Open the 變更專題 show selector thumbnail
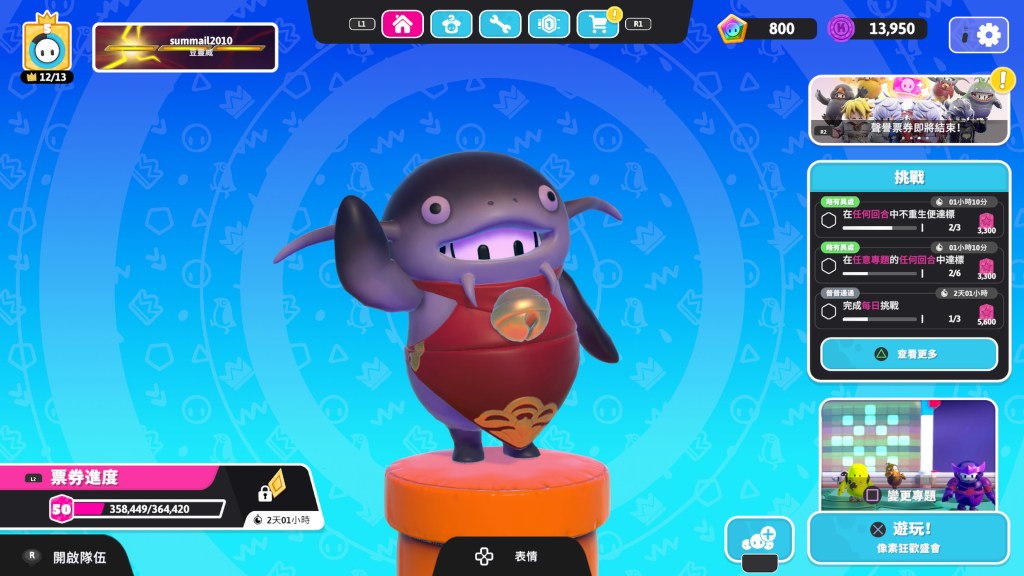The height and width of the screenshot is (576, 1024). 908,453
